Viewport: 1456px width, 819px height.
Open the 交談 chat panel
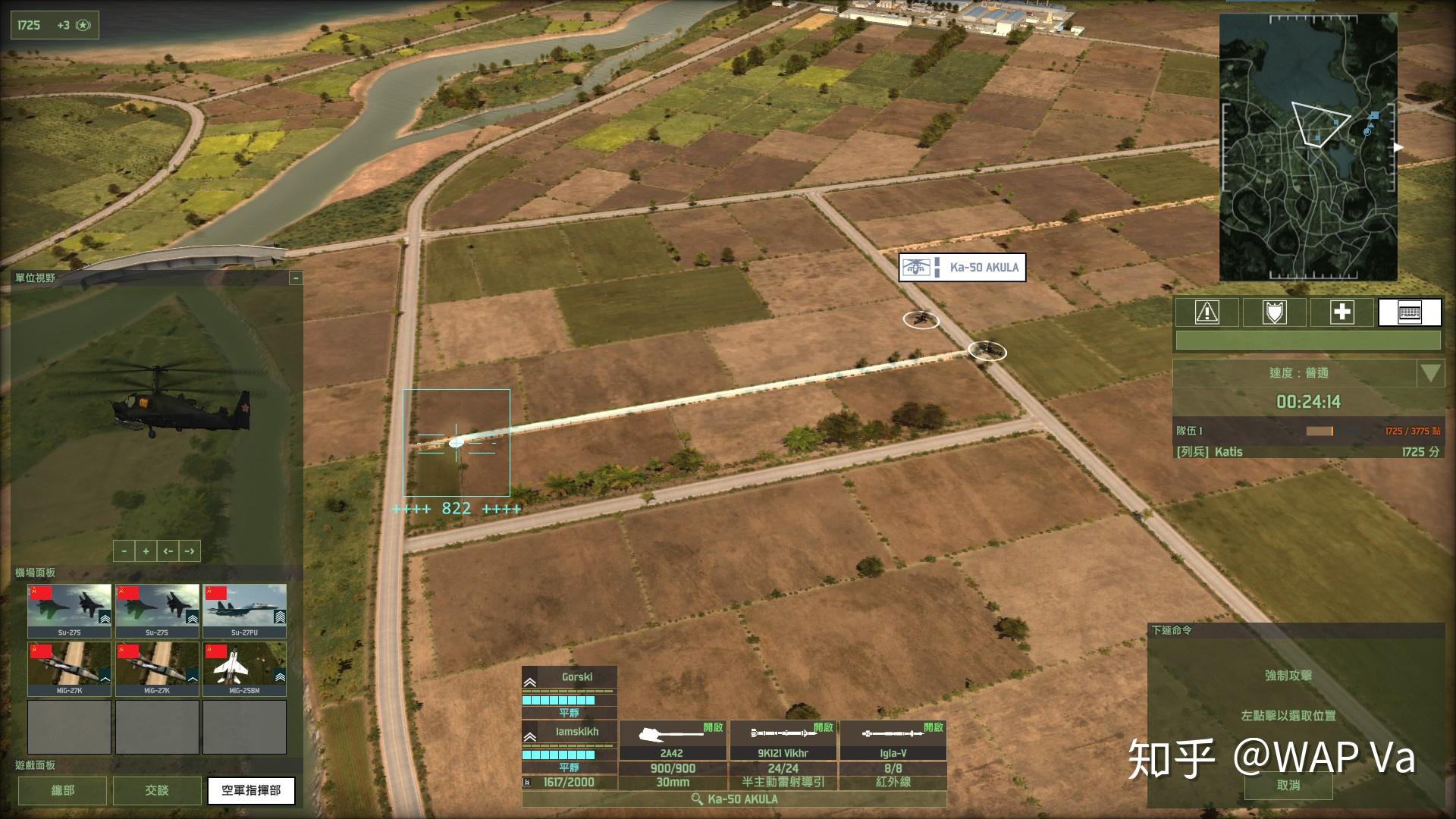(156, 790)
